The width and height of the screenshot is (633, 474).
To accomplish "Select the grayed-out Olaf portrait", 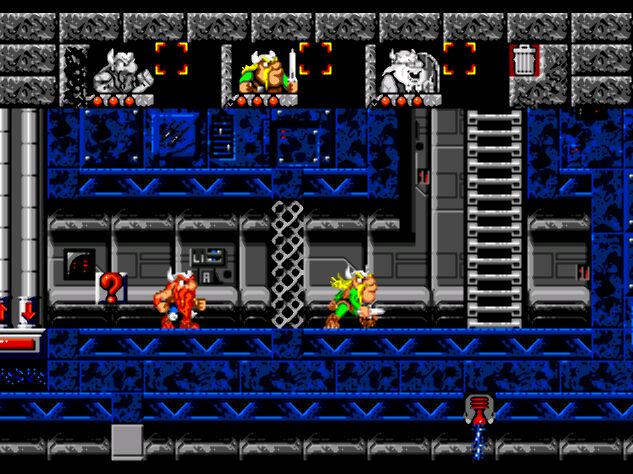I will pyautogui.click(x=406, y=70).
